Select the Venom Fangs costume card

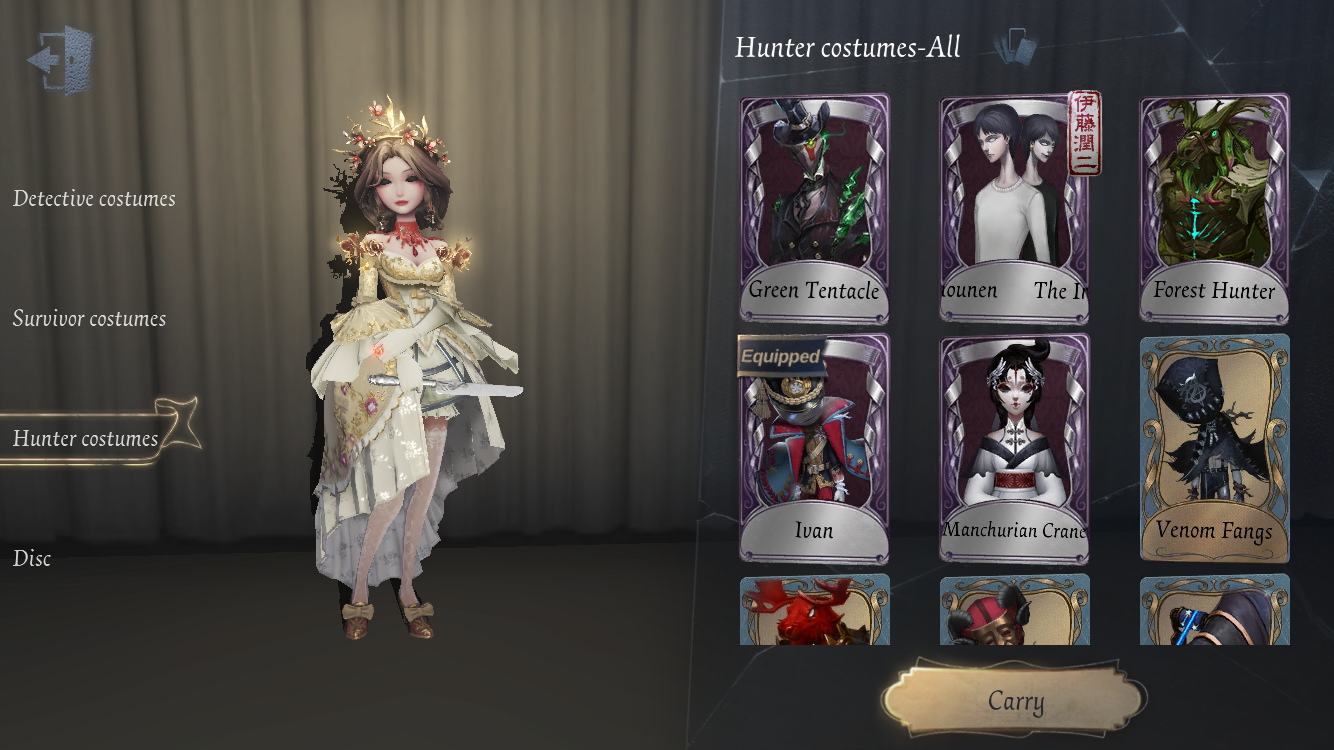pyautogui.click(x=1214, y=448)
